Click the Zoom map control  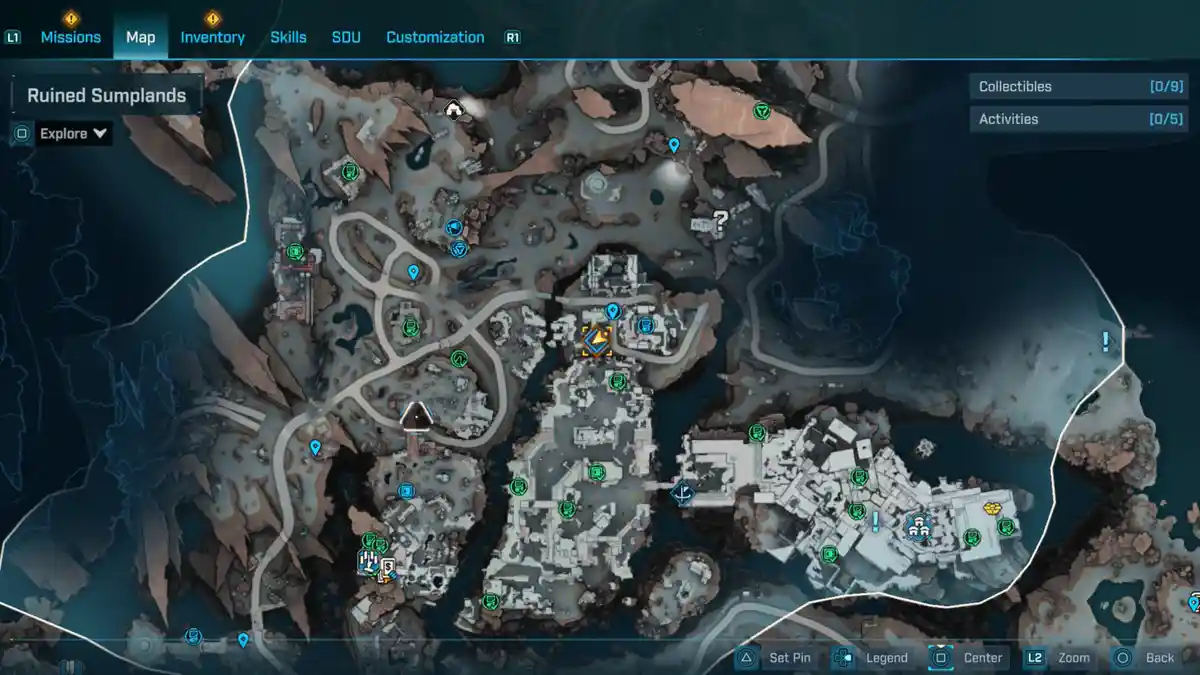click(1060, 658)
